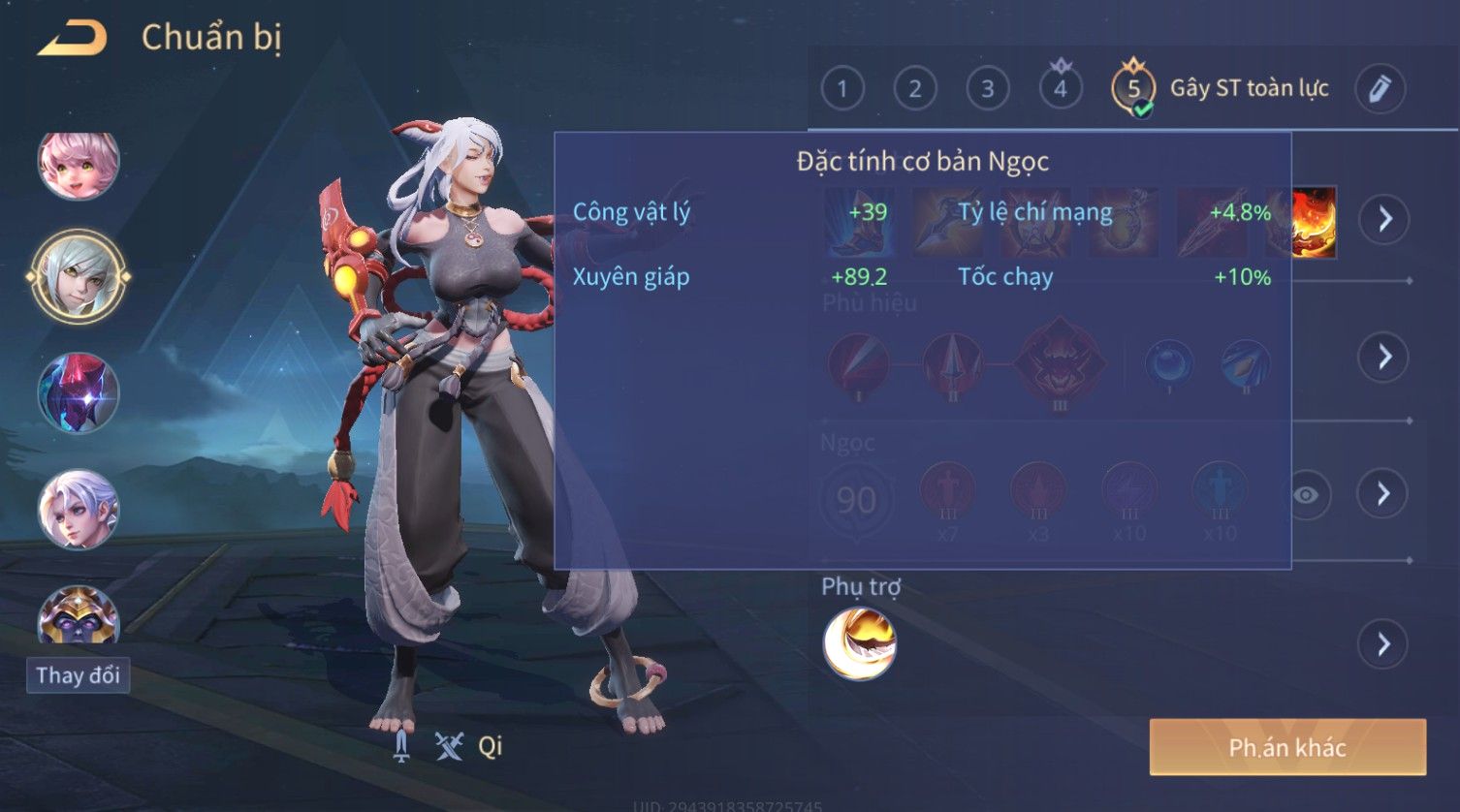This screenshot has height=812, width=1460.
Task: Open the Phụ trợ spell arrow
Action: coord(1383,644)
